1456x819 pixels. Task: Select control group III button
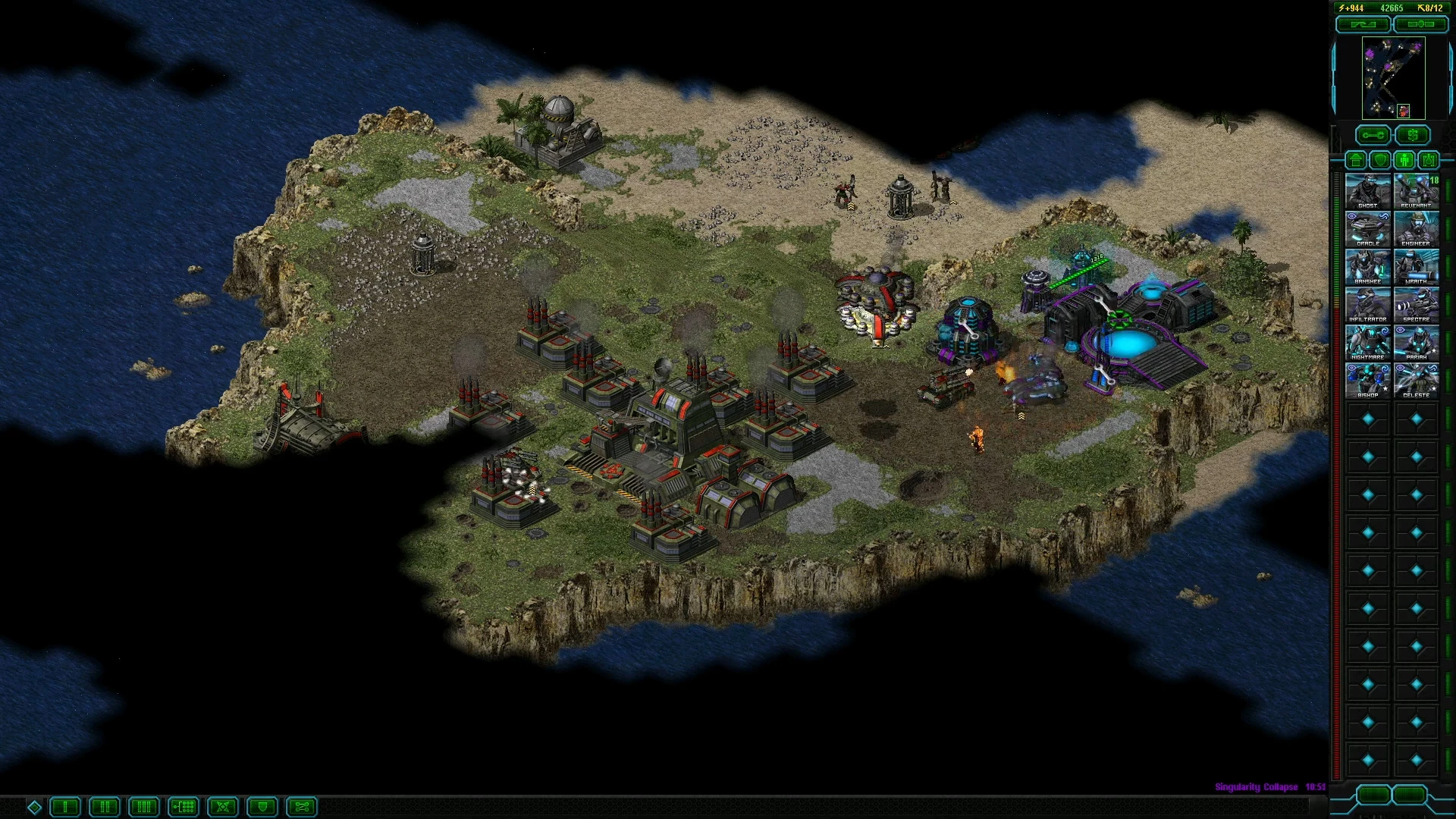(144, 807)
